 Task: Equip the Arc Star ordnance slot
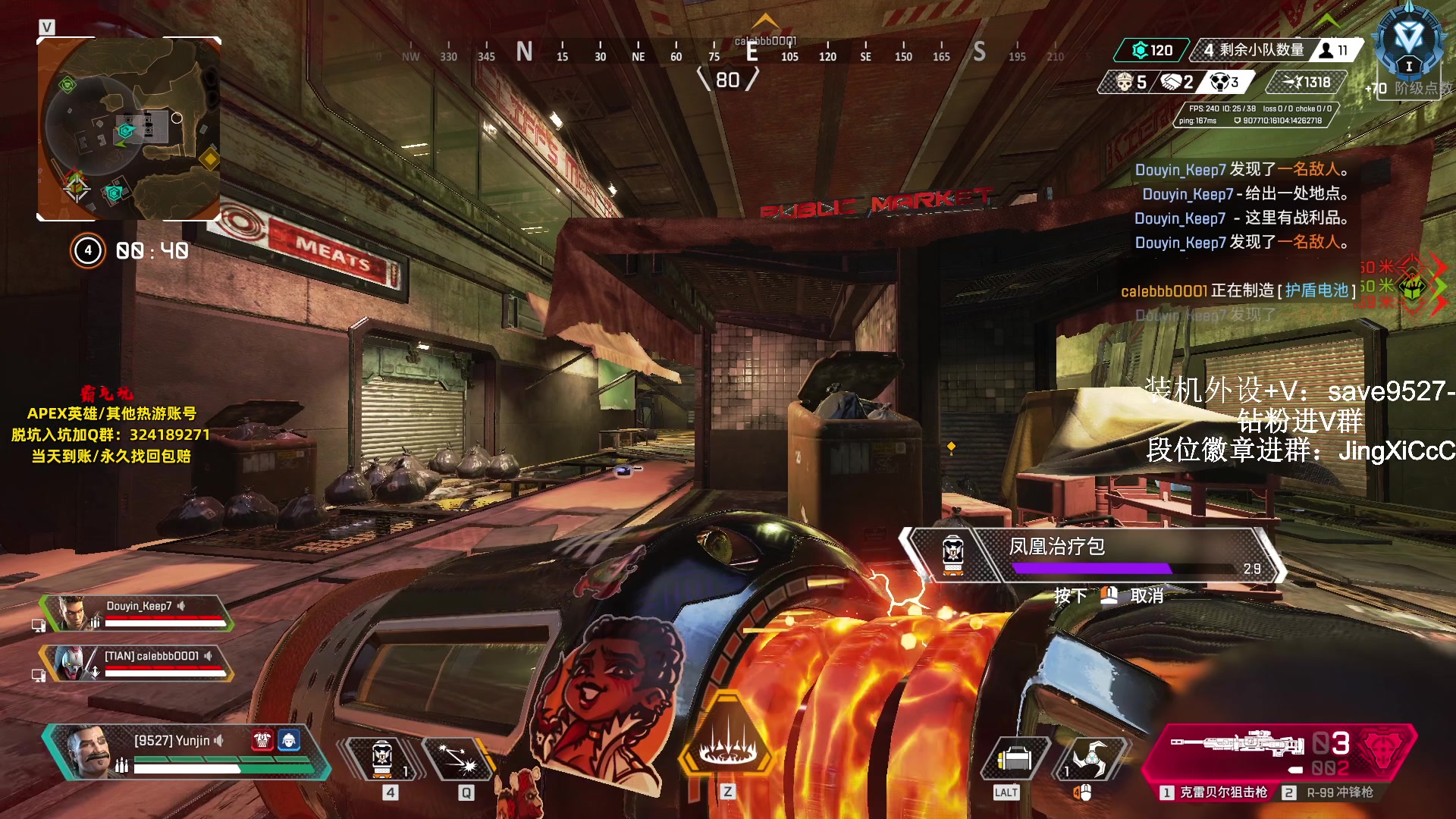(x=1090, y=758)
